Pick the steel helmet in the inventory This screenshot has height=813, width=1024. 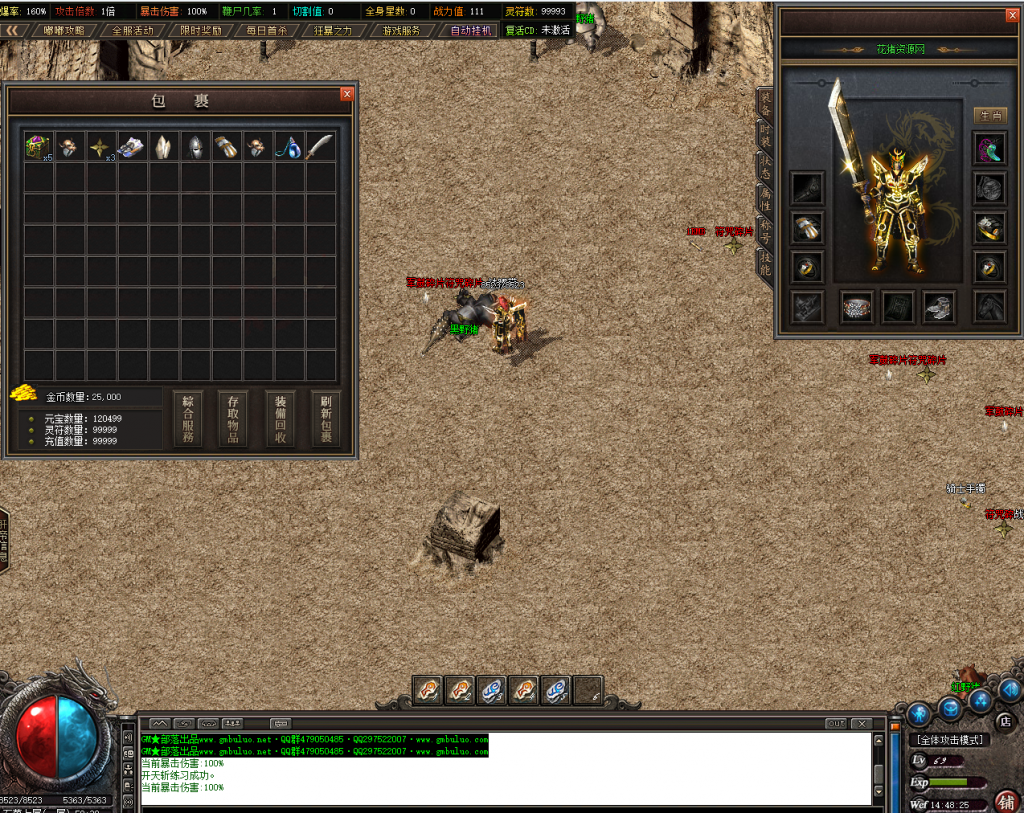tap(194, 147)
